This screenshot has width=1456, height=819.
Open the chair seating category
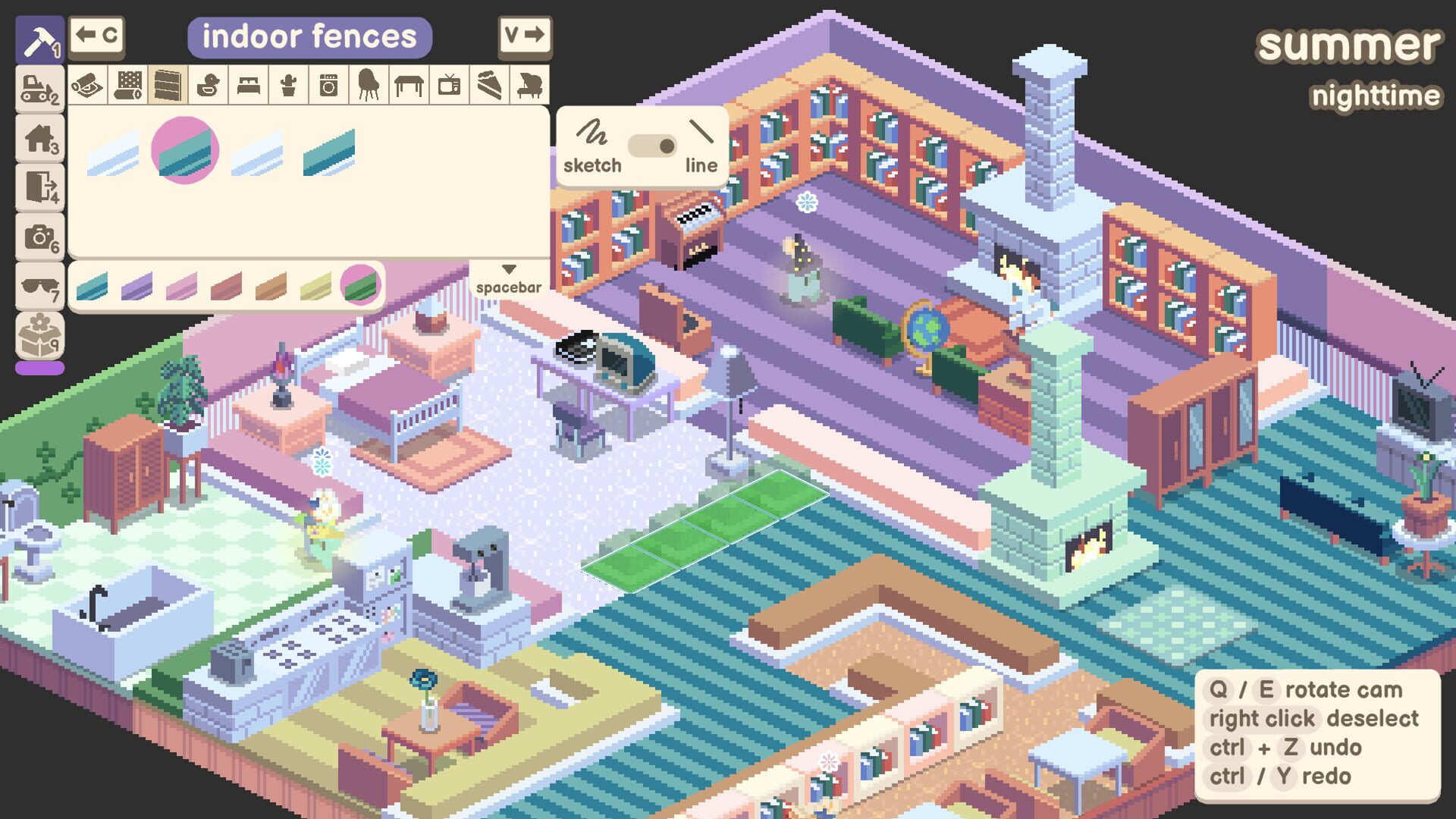click(x=369, y=85)
